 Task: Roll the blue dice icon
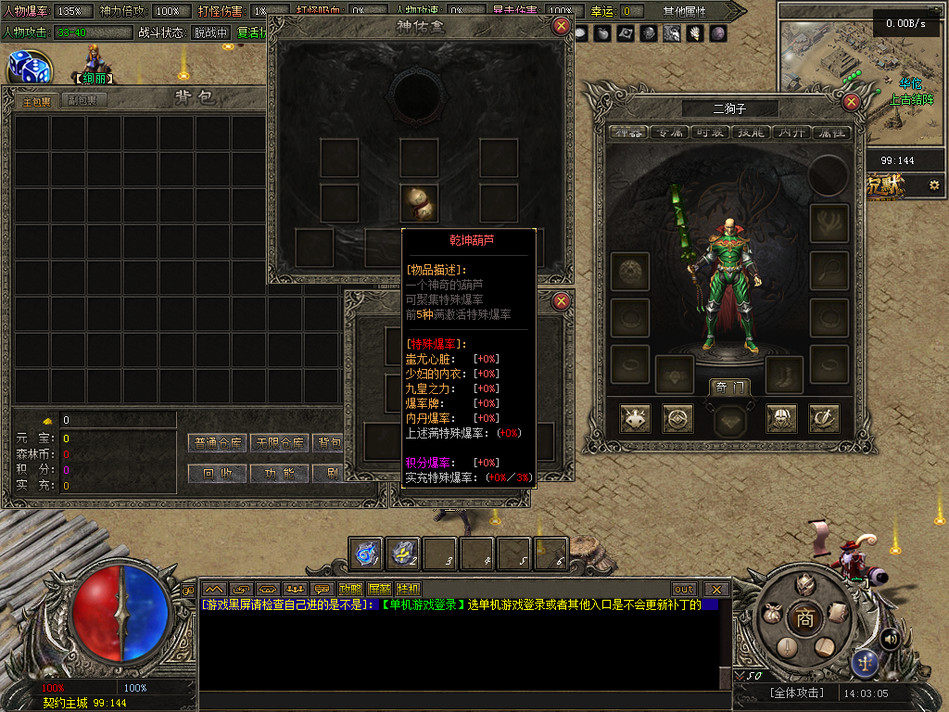click(29, 67)
